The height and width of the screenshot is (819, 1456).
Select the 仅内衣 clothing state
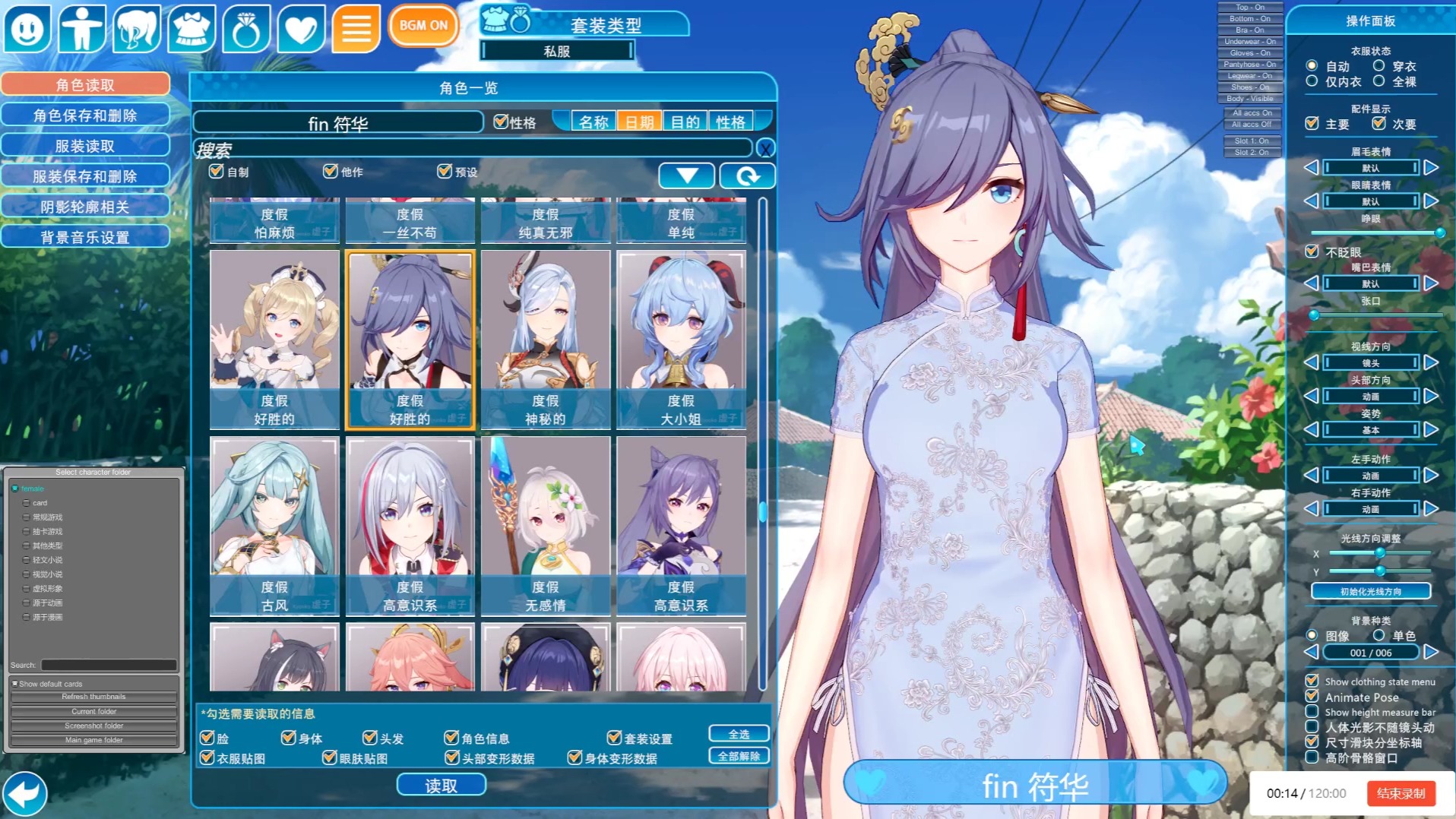1312,81
